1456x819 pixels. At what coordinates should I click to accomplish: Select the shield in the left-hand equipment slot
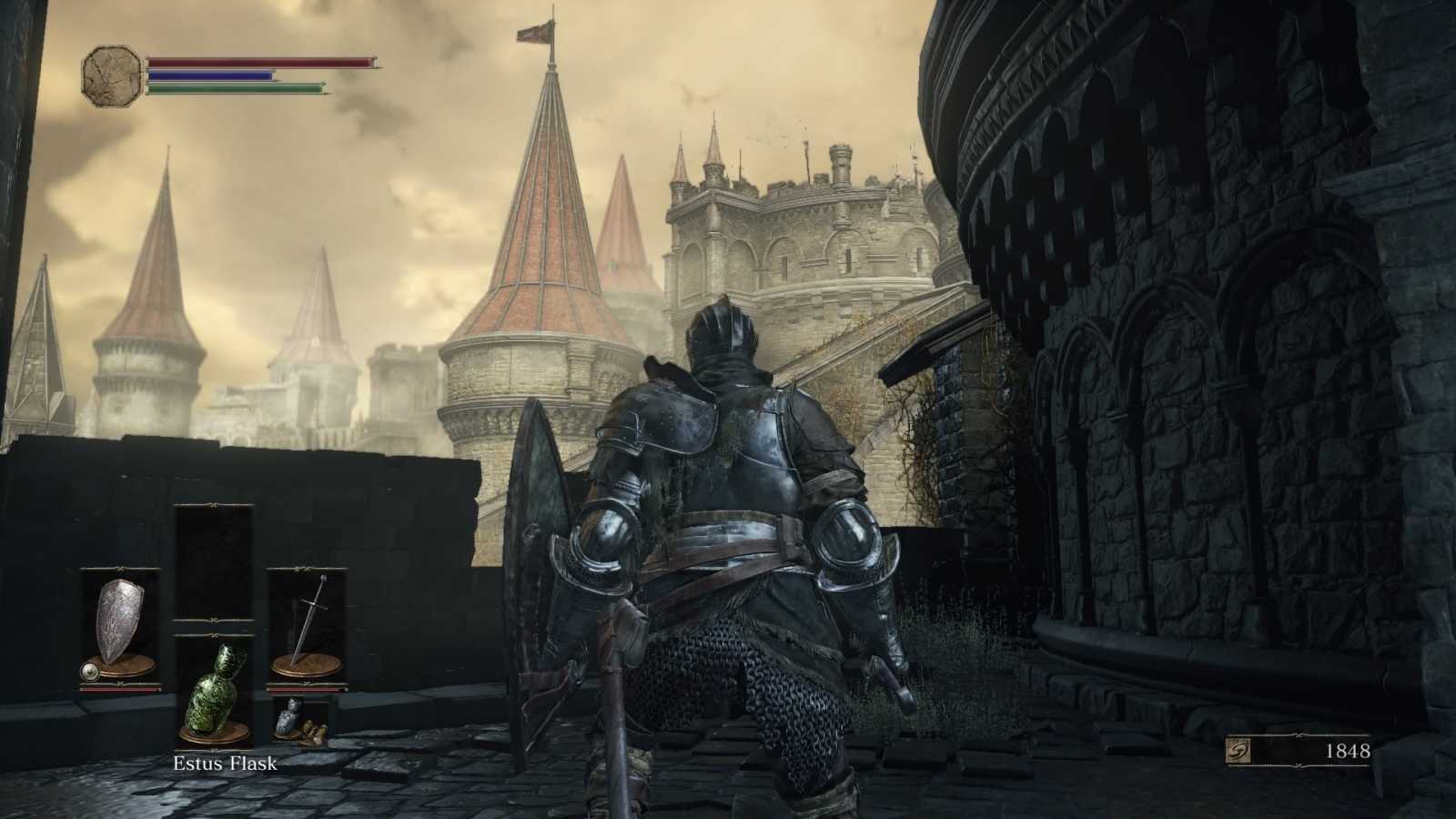[x=116, y=617]
